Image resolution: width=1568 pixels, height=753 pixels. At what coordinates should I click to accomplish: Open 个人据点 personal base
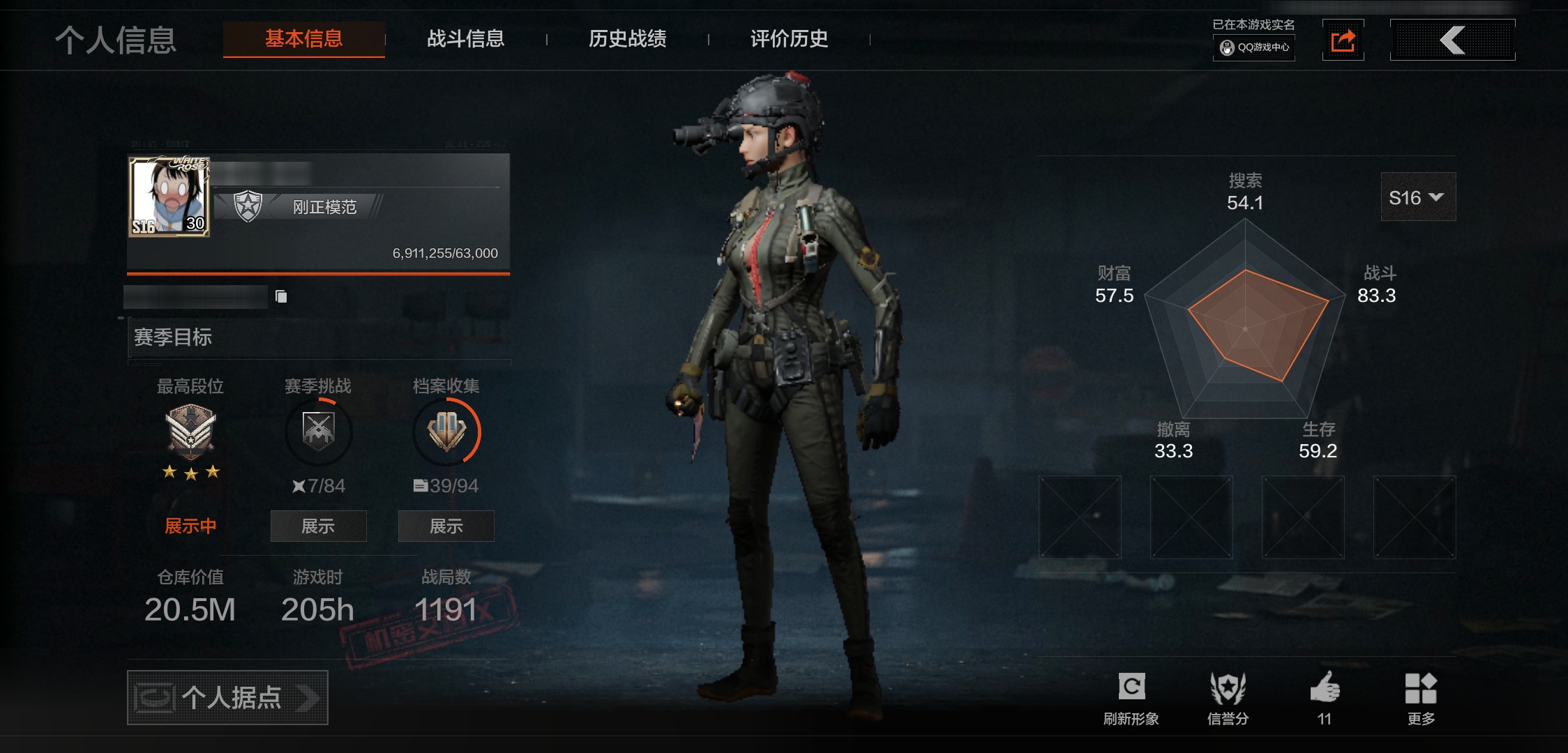pos(227,697)
